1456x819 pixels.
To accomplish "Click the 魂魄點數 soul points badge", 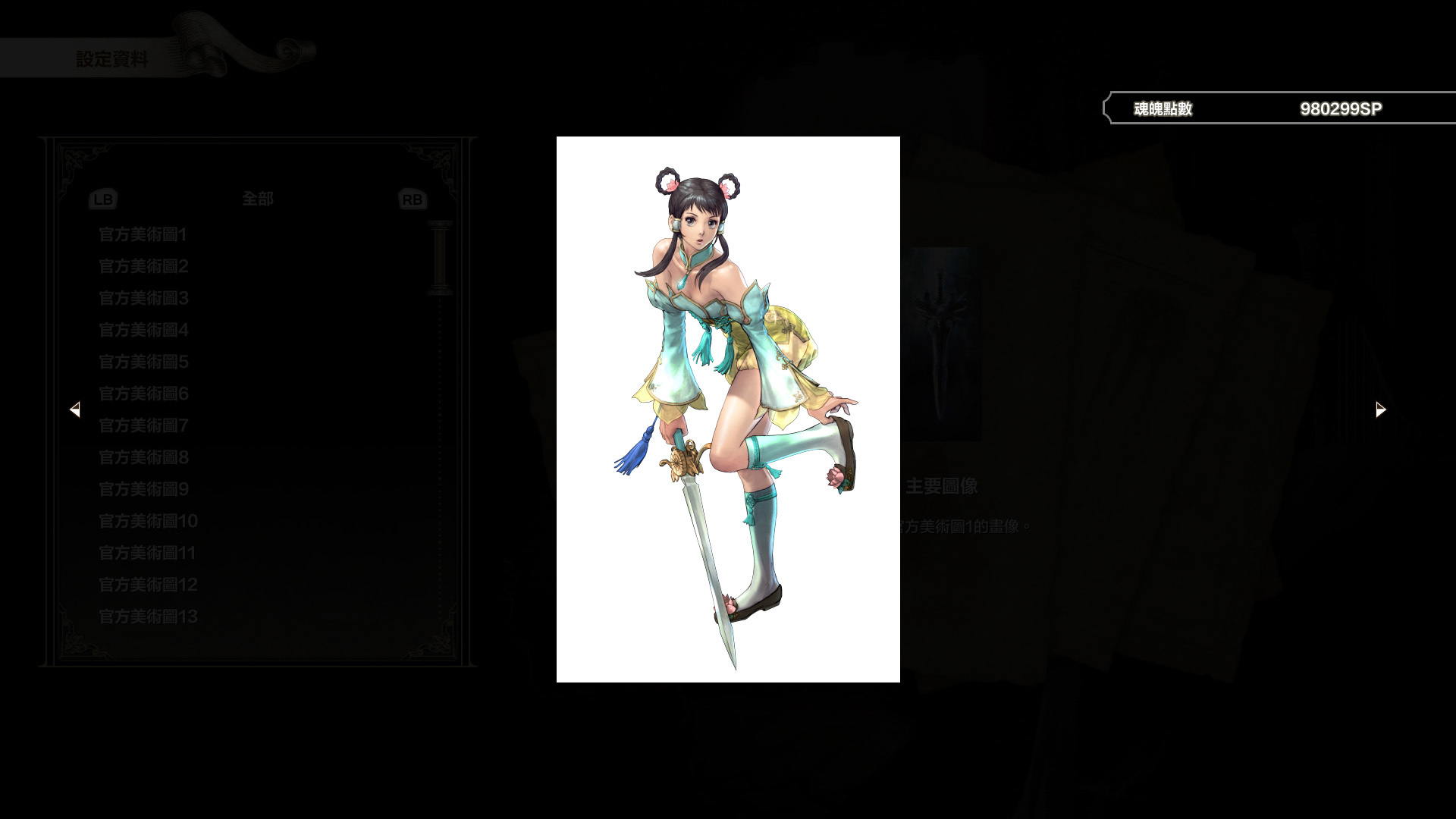I will (1162, 108).
